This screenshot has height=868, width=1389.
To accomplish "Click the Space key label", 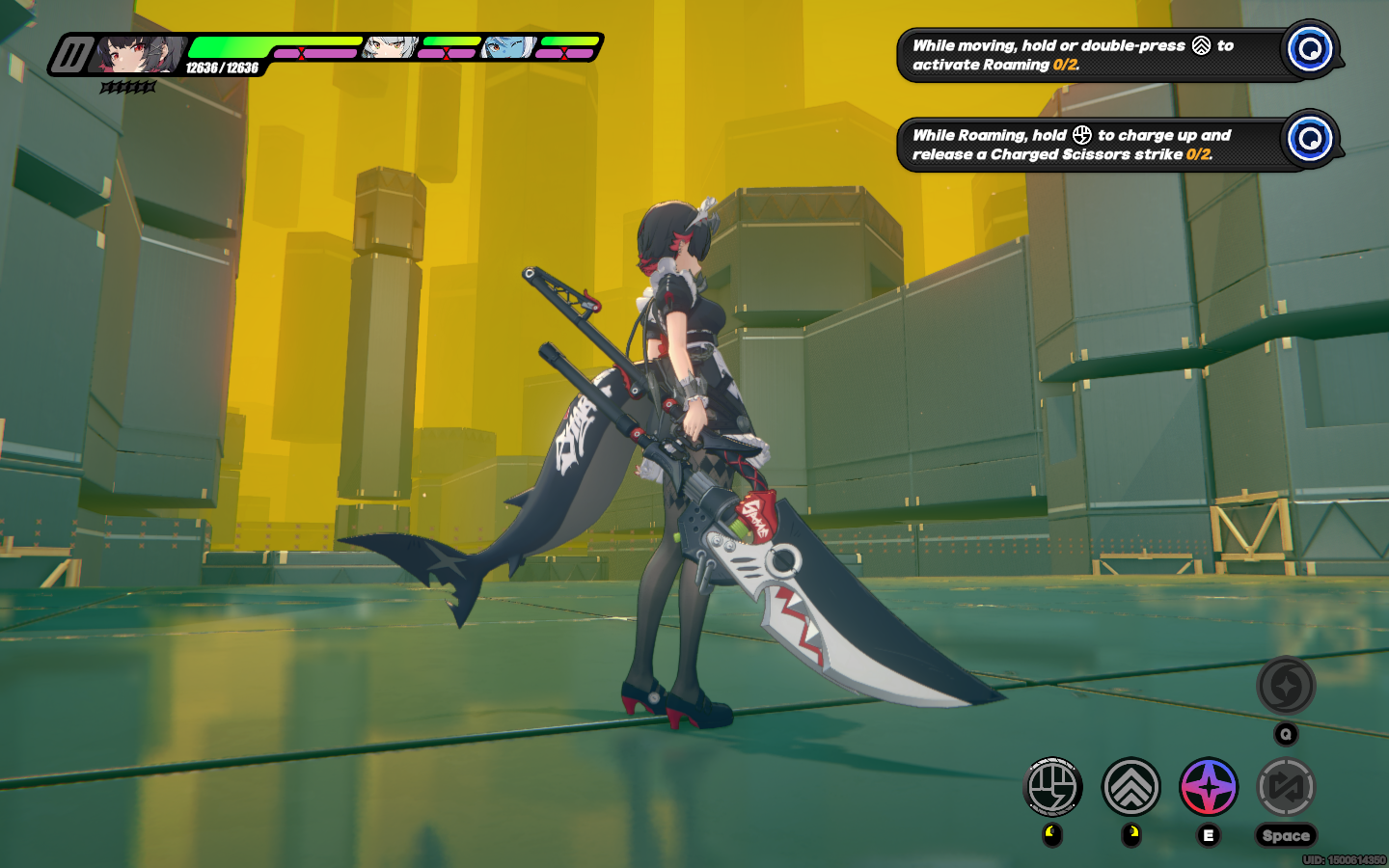I will point(1286,835).
